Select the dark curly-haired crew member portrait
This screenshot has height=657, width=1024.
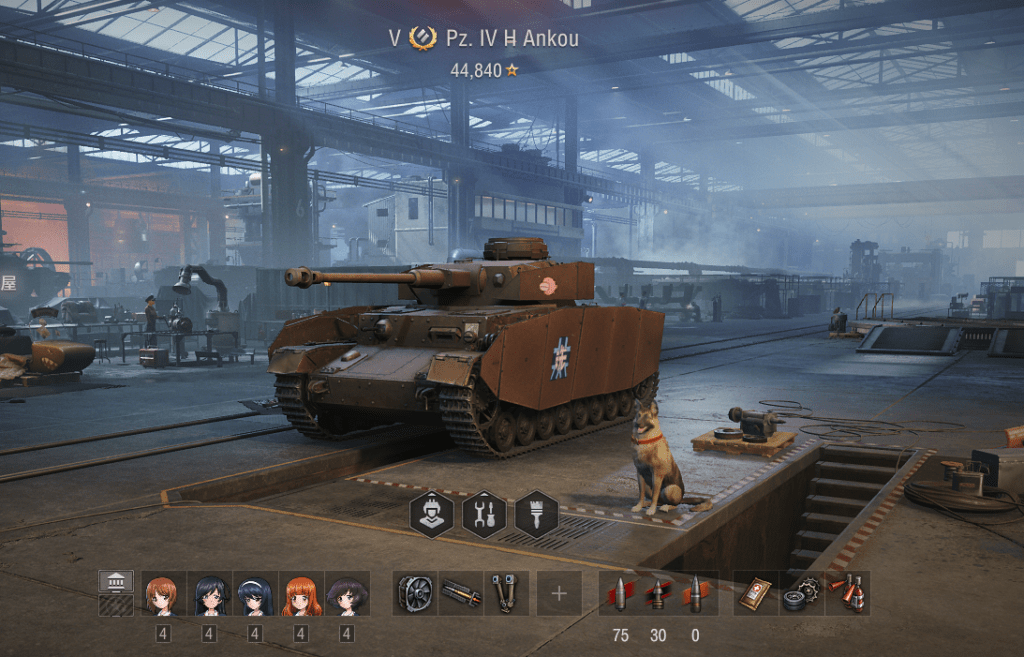coord(347,593)
